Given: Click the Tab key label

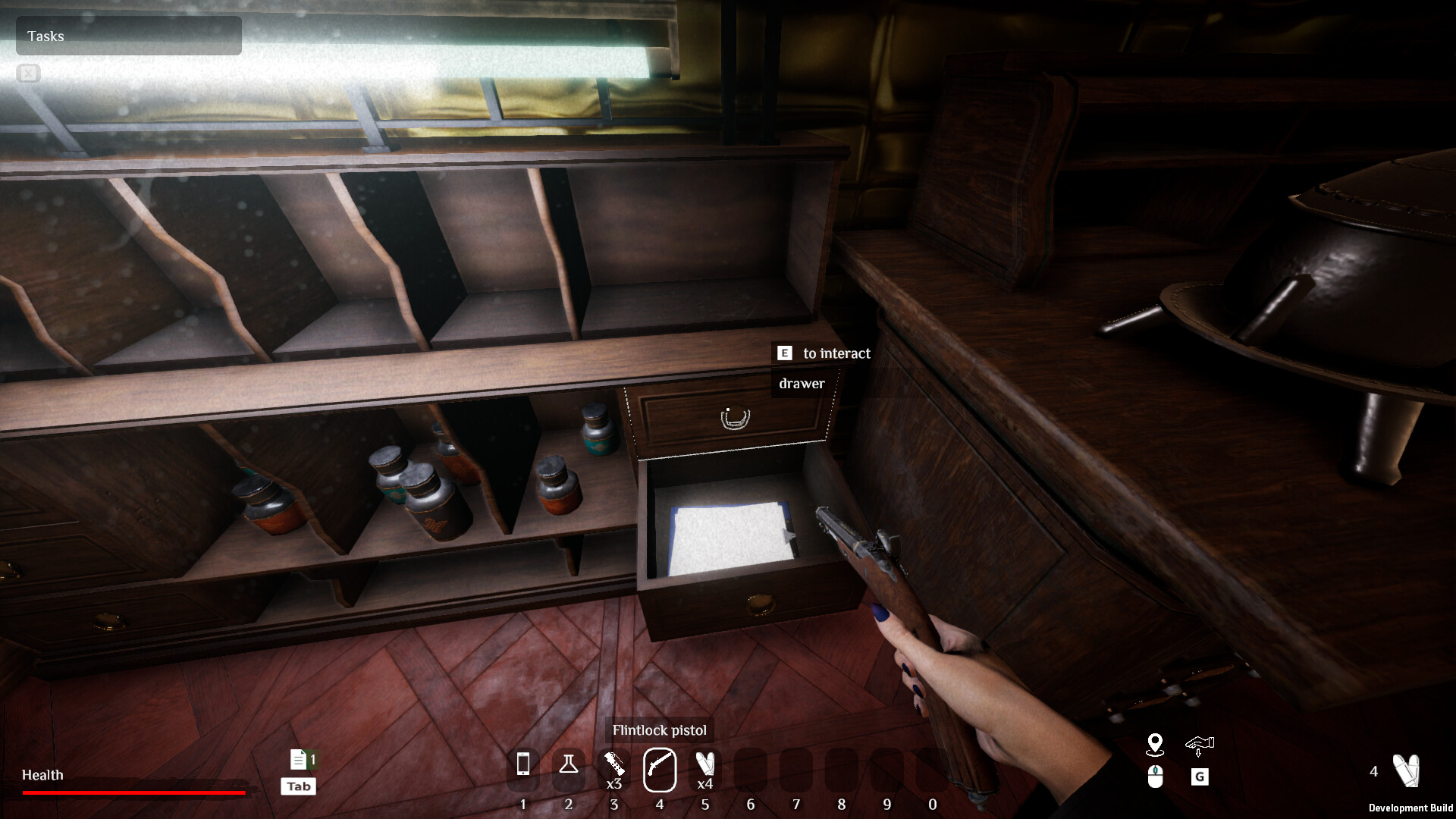Looking at the screenshot, I should tap(297, 786).
